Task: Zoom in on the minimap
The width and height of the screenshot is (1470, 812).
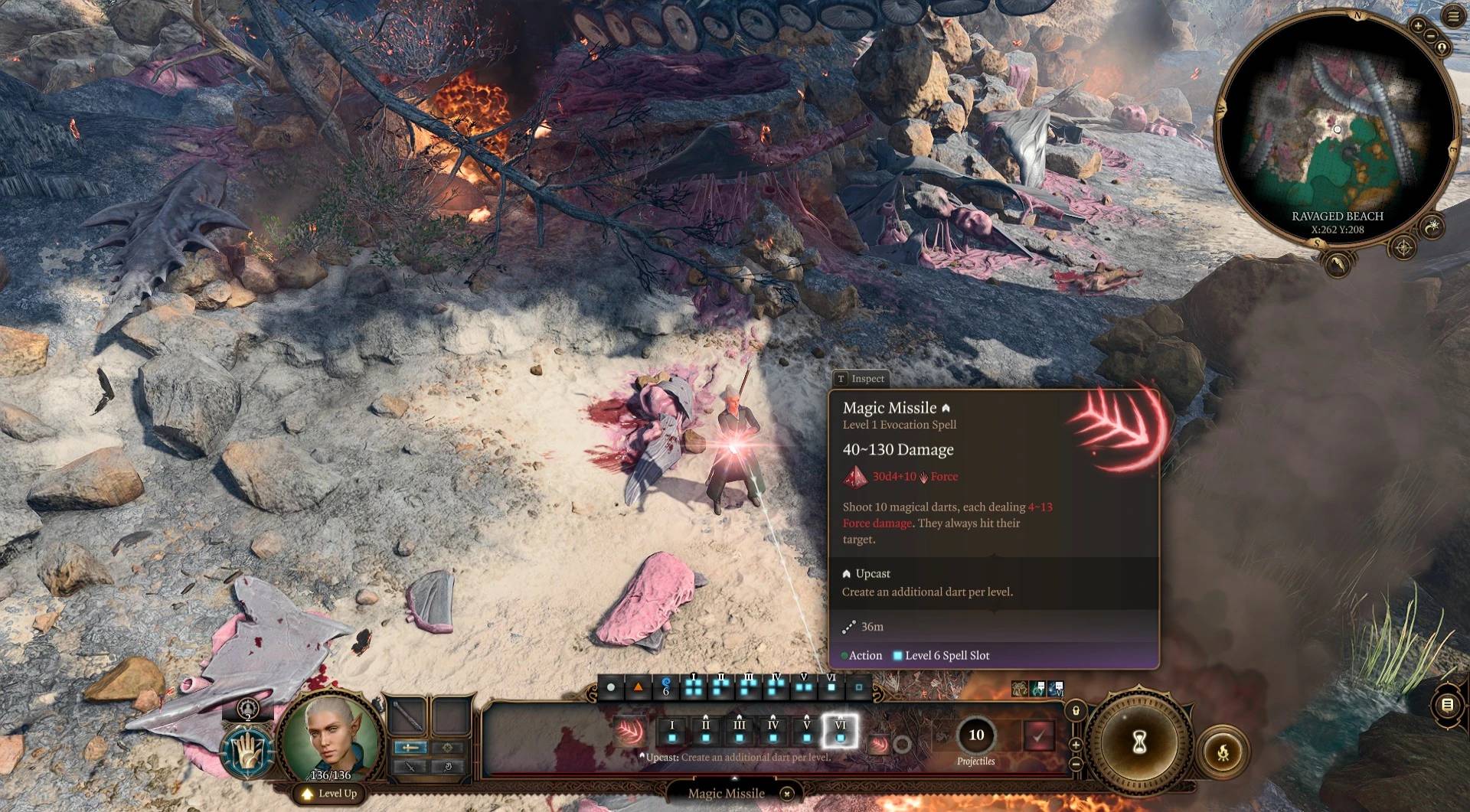Action: (x=1418, y=26)
